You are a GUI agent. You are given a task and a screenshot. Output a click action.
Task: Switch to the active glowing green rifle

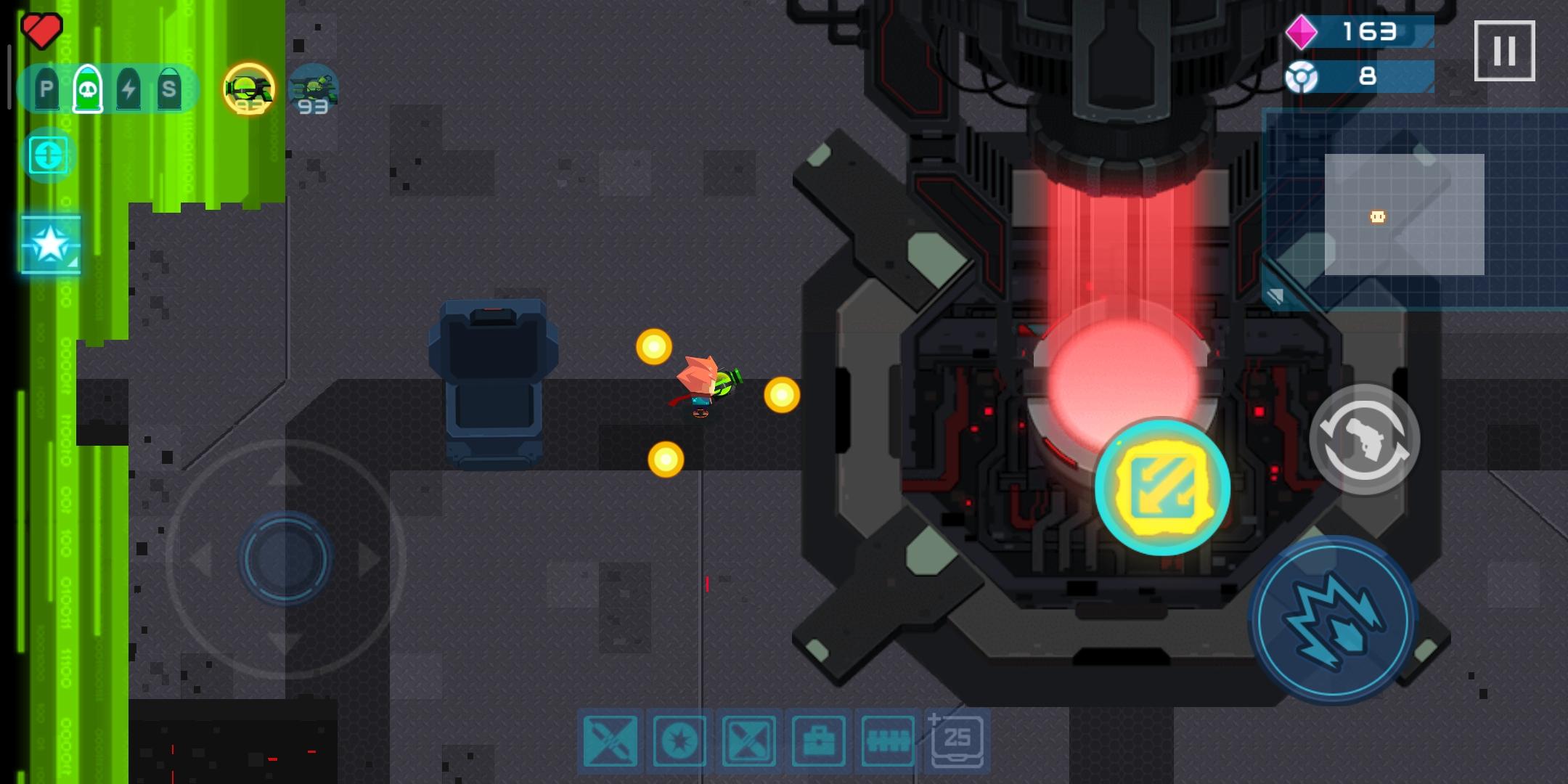point(247,87)
